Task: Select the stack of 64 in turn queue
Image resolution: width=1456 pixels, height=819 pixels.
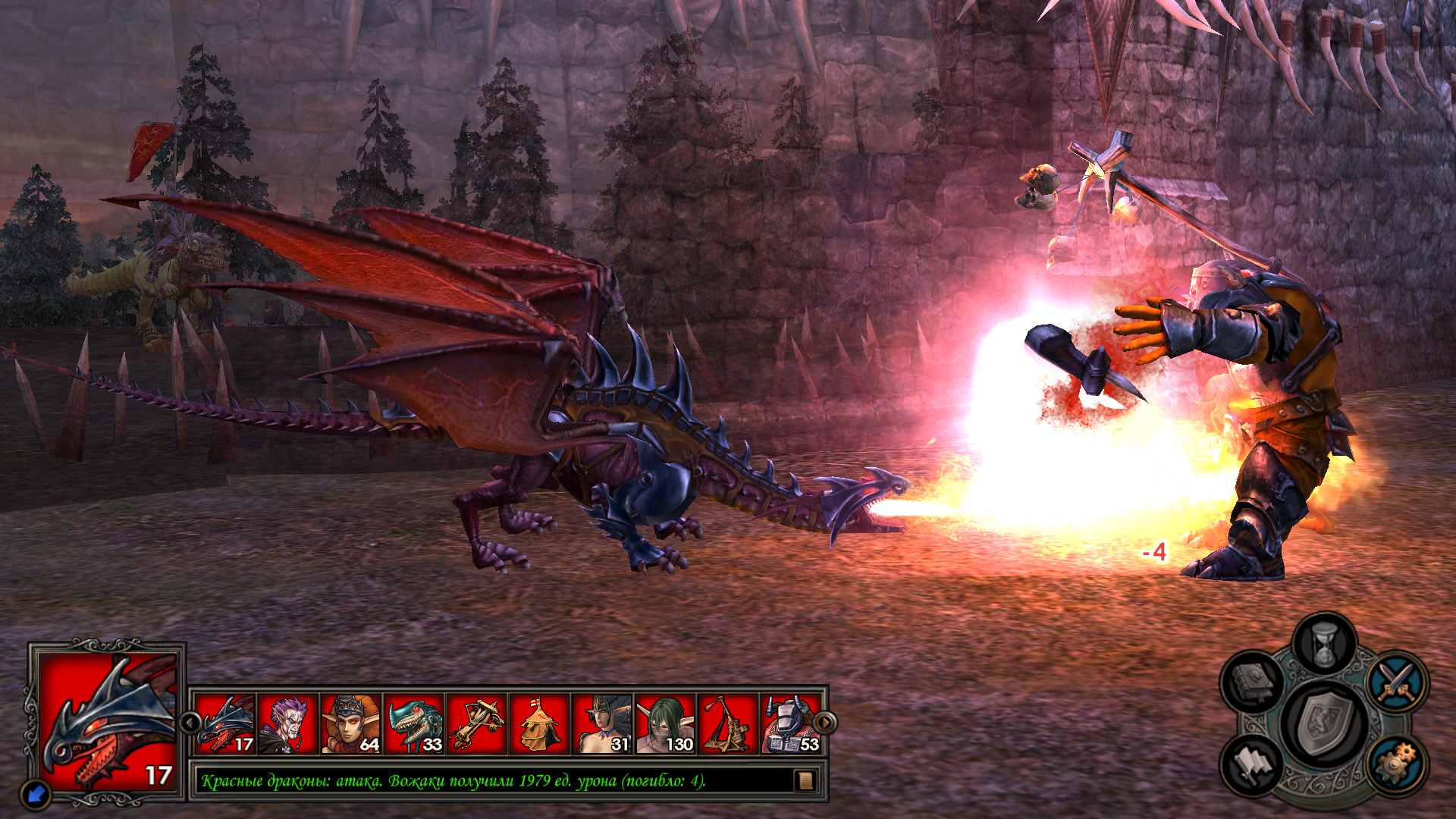Action: 350,724
